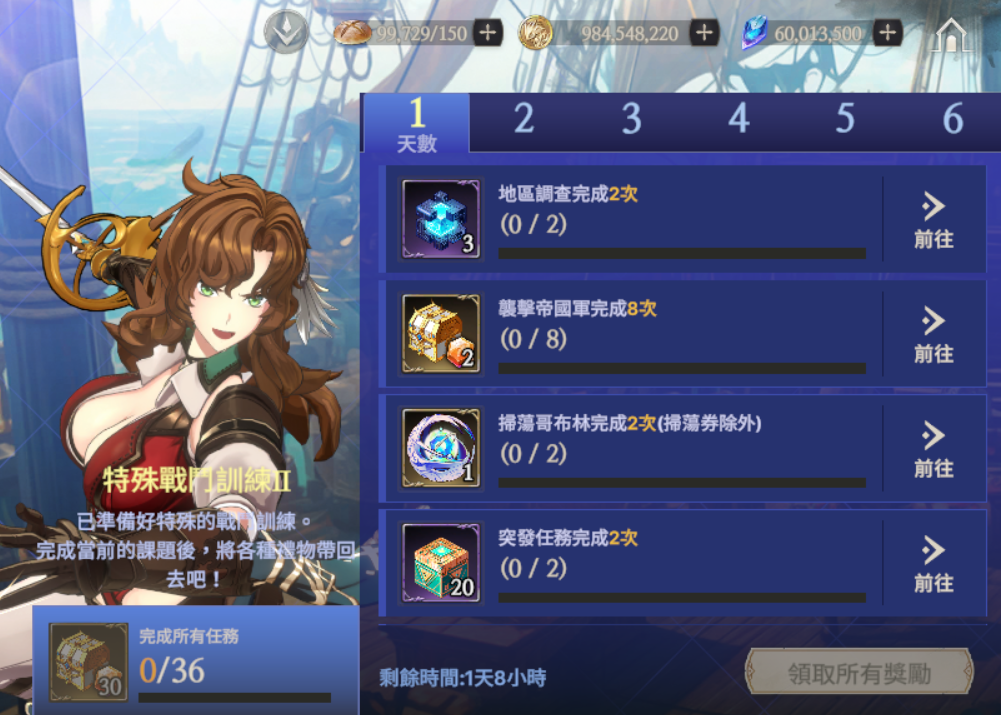
Task: Inspect the blue cube reward icon
Action: (441, 219)
